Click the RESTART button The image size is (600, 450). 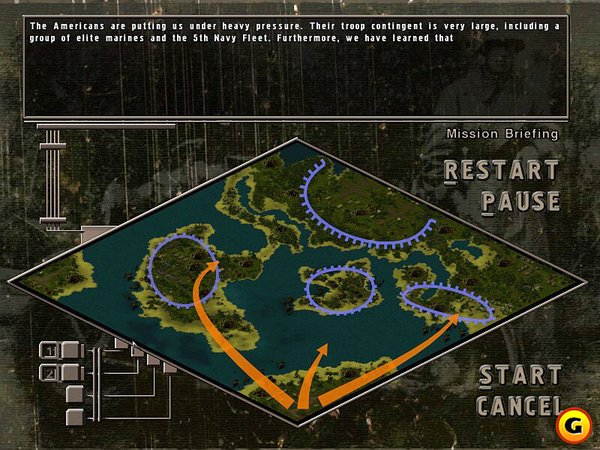tap(501, 171)
